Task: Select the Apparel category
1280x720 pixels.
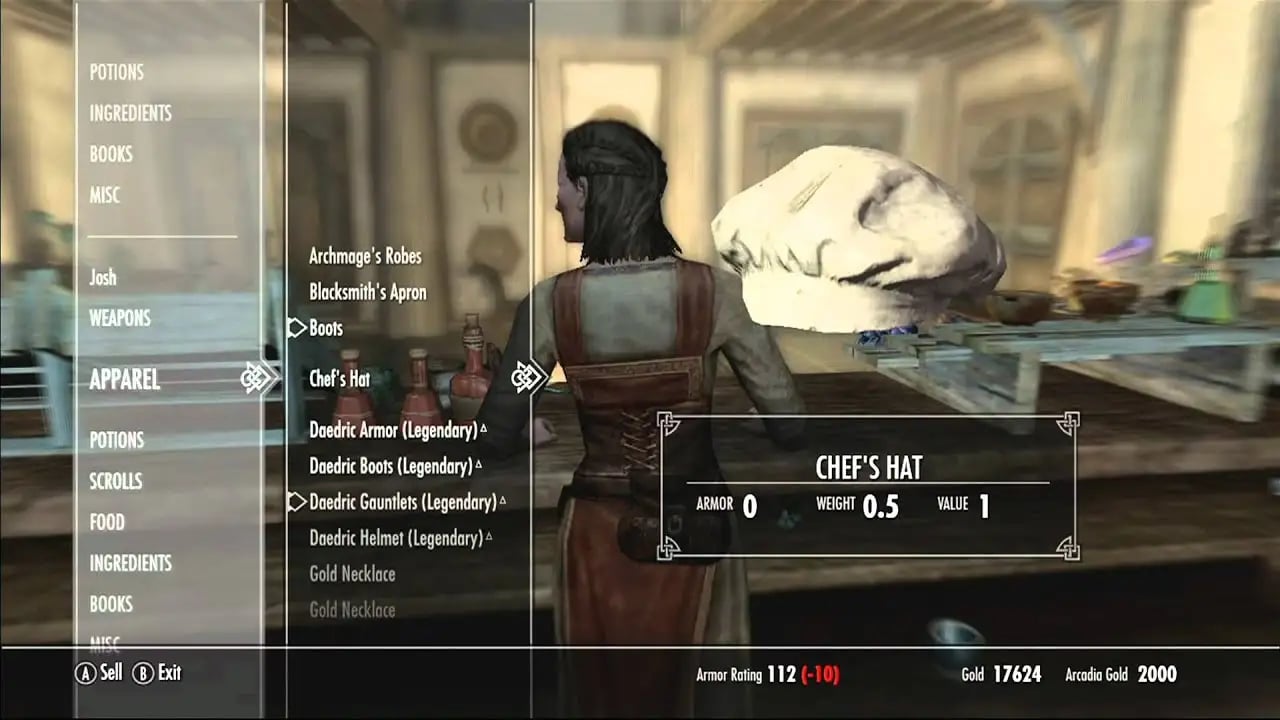Action: click(x=125, y=379)
